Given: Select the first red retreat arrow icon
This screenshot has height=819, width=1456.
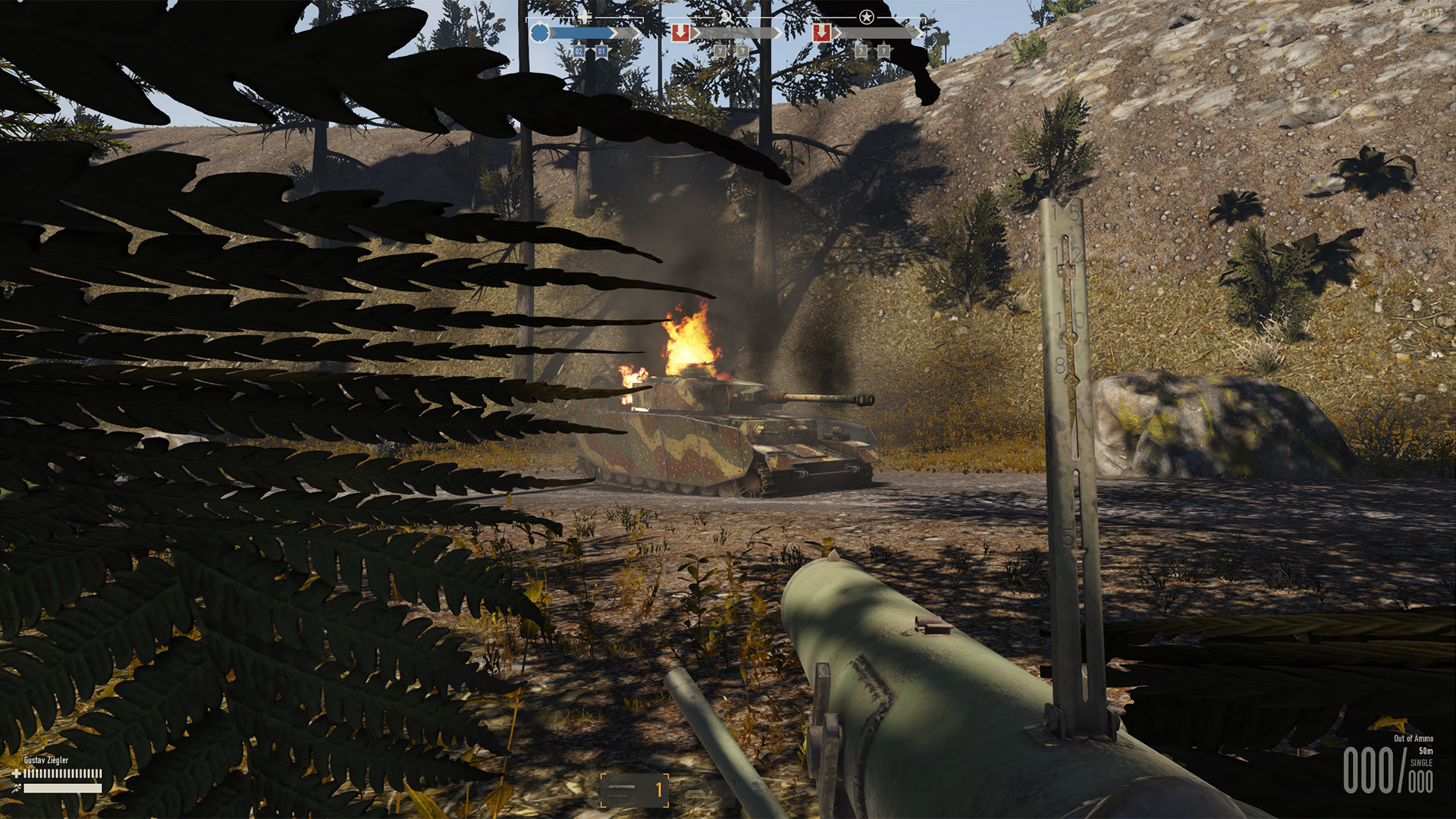Looking at the screenshot, I should (x=681, y=33).
